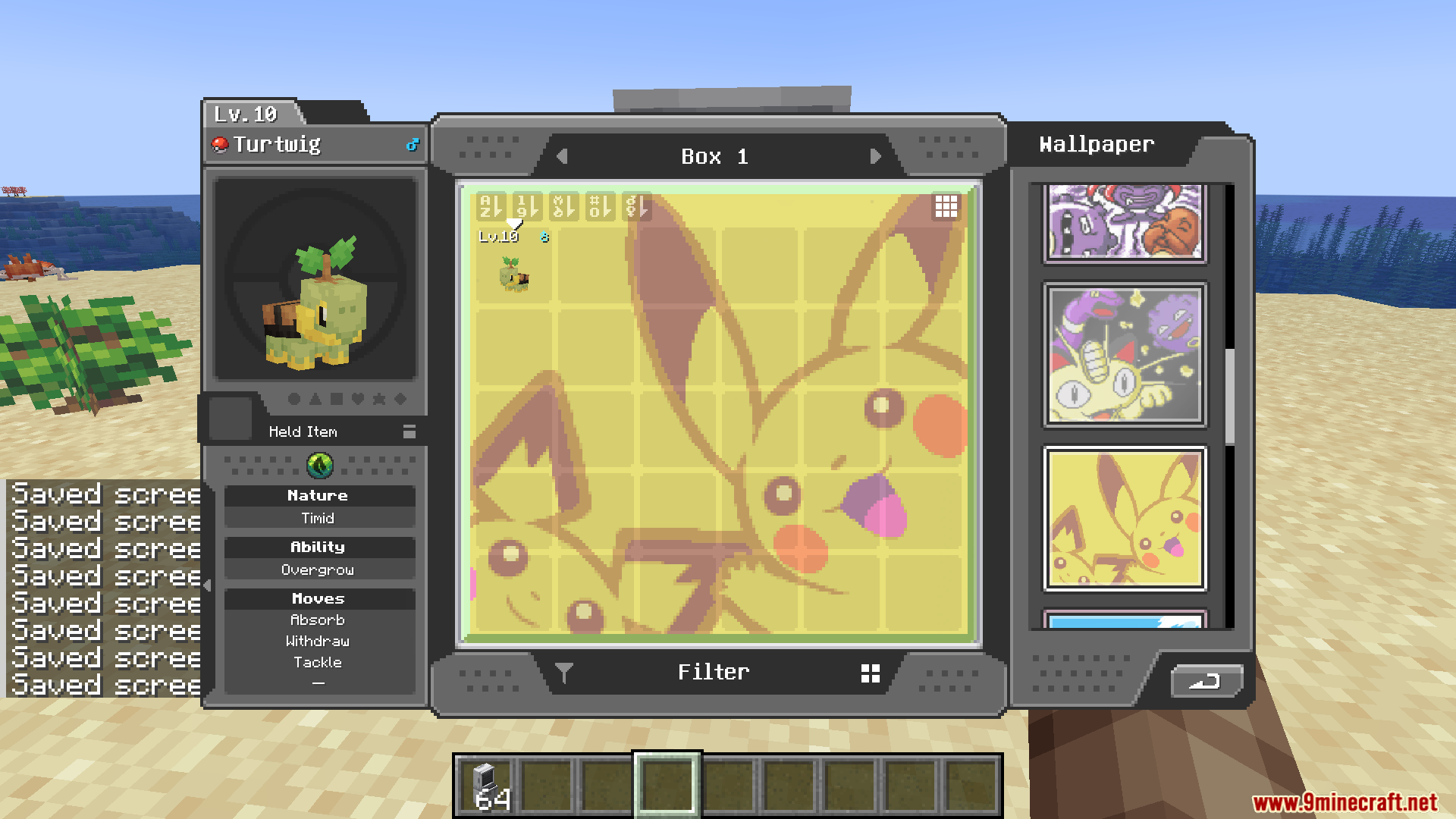Sort box by level using 1-9 icon

[526, 206]
